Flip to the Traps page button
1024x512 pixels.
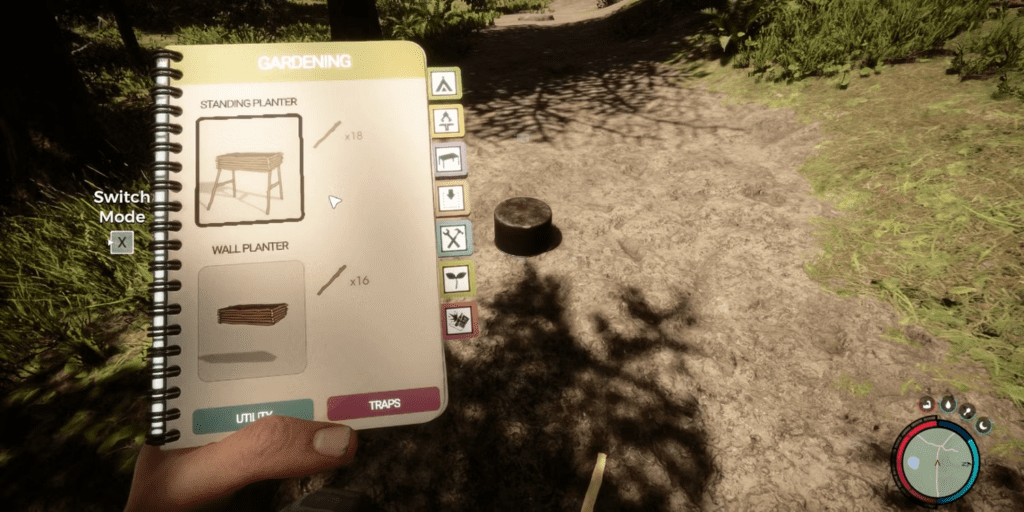[x=383, y=403]
